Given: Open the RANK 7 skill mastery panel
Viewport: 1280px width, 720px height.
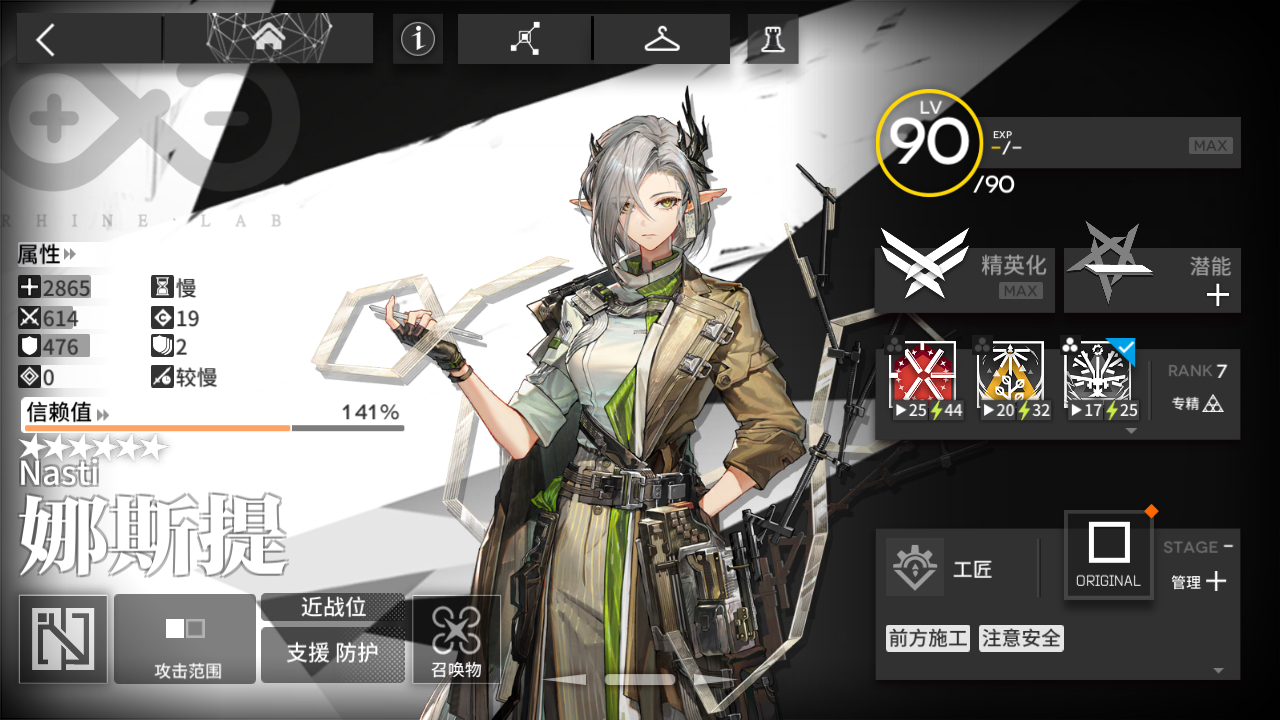Looking at the screenshot, I should click(1197, 387).
